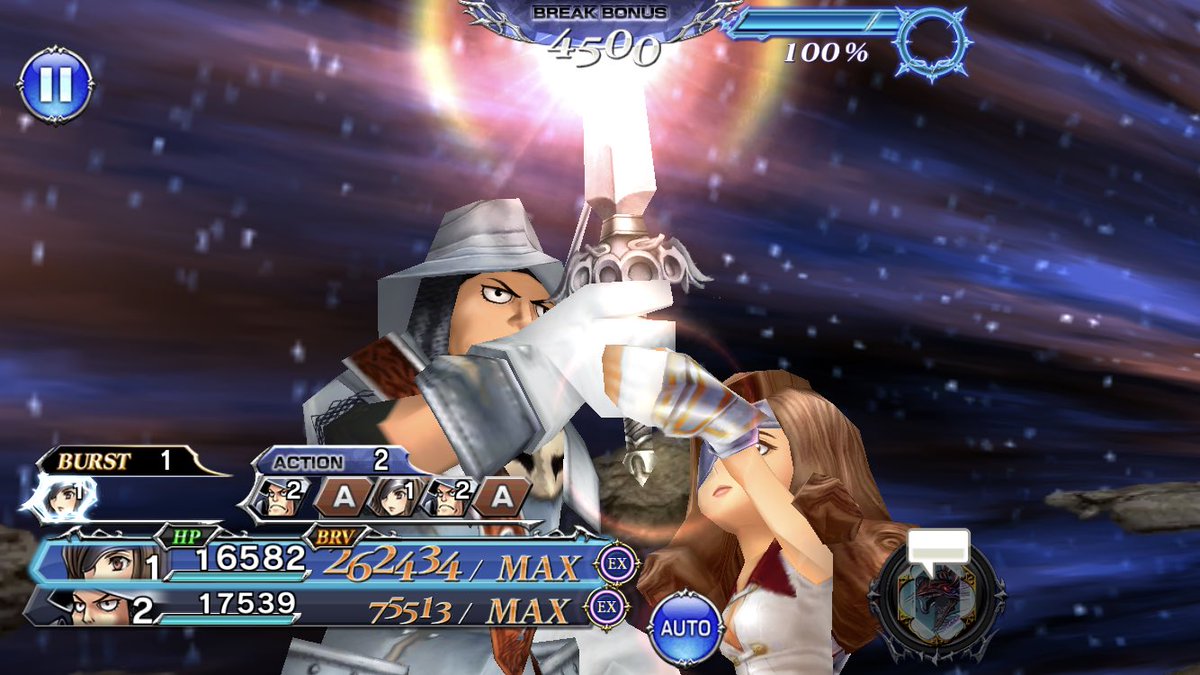The height and width of the screenshot is (675, 1200).
Task: Tap the EX badge on member 2
Action: [606, 607]
